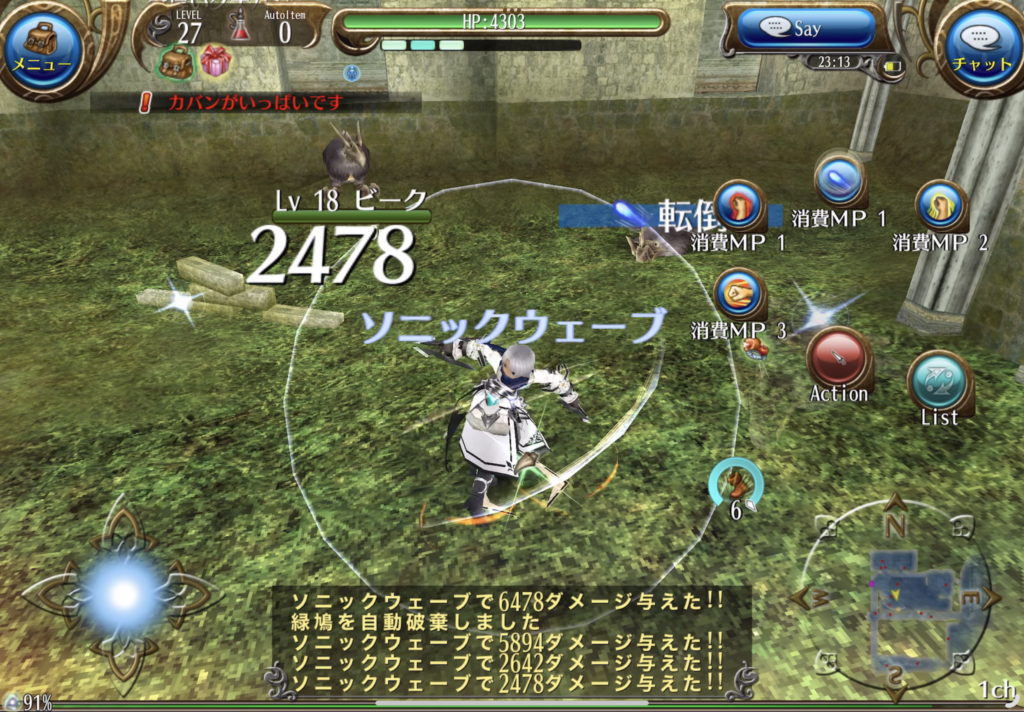Tap the AutoItem red potion icon
This screenshot has width=1024, height=712.
click(x=240, y=27)
